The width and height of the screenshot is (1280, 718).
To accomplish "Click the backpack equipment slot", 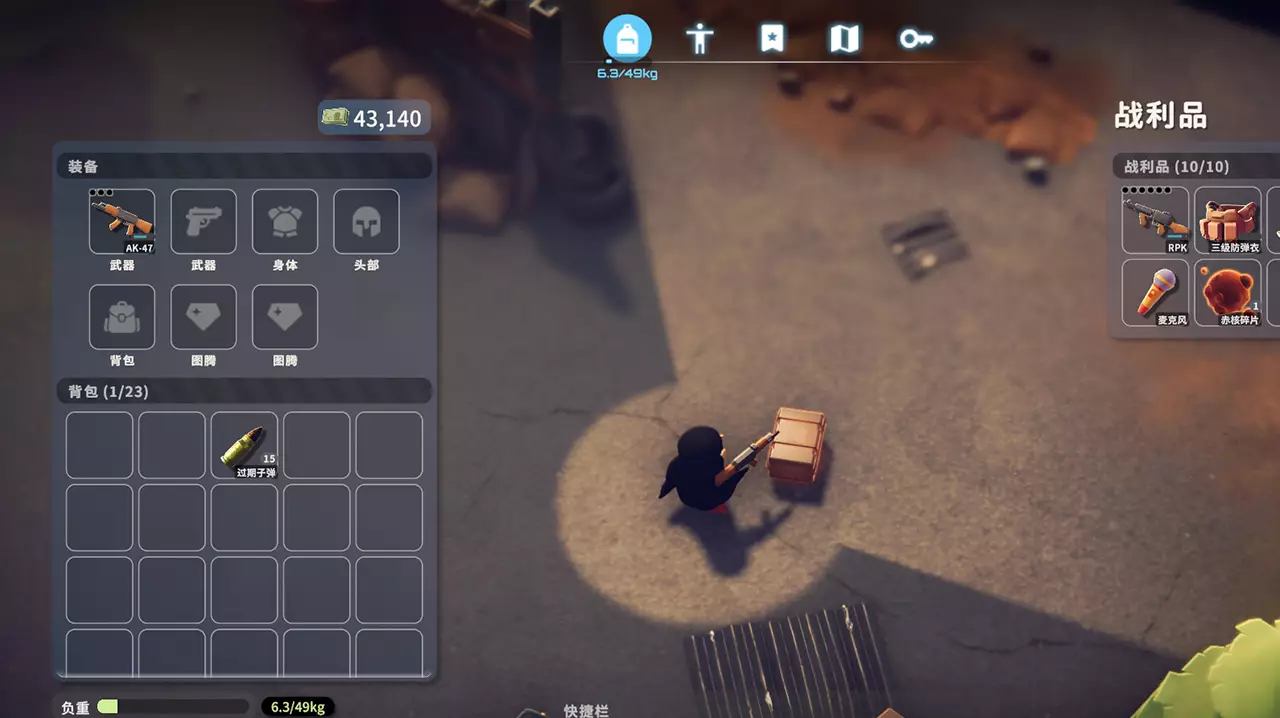I will tap(122, 317).
